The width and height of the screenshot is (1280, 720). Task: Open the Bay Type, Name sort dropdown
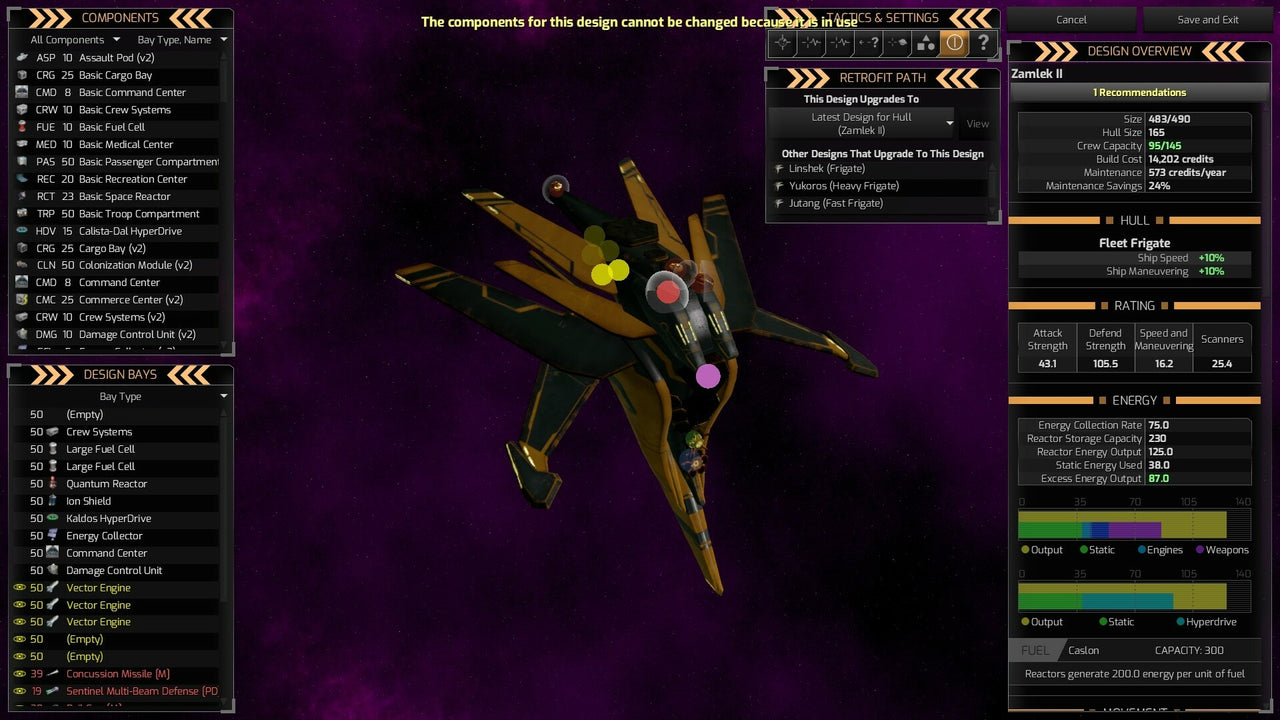pyautogui.click(x=178, y=39)
